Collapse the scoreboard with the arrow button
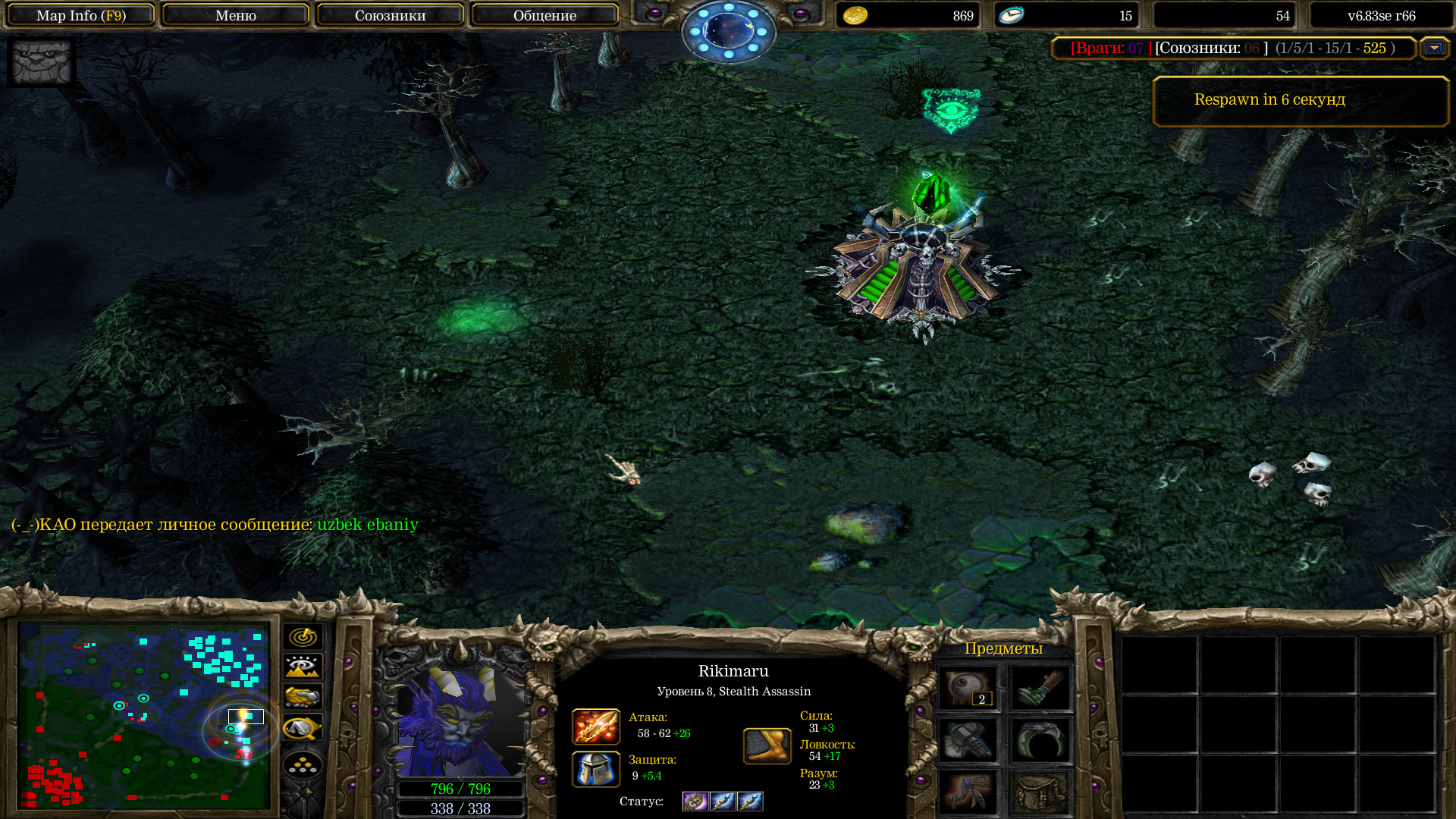 1433,49
